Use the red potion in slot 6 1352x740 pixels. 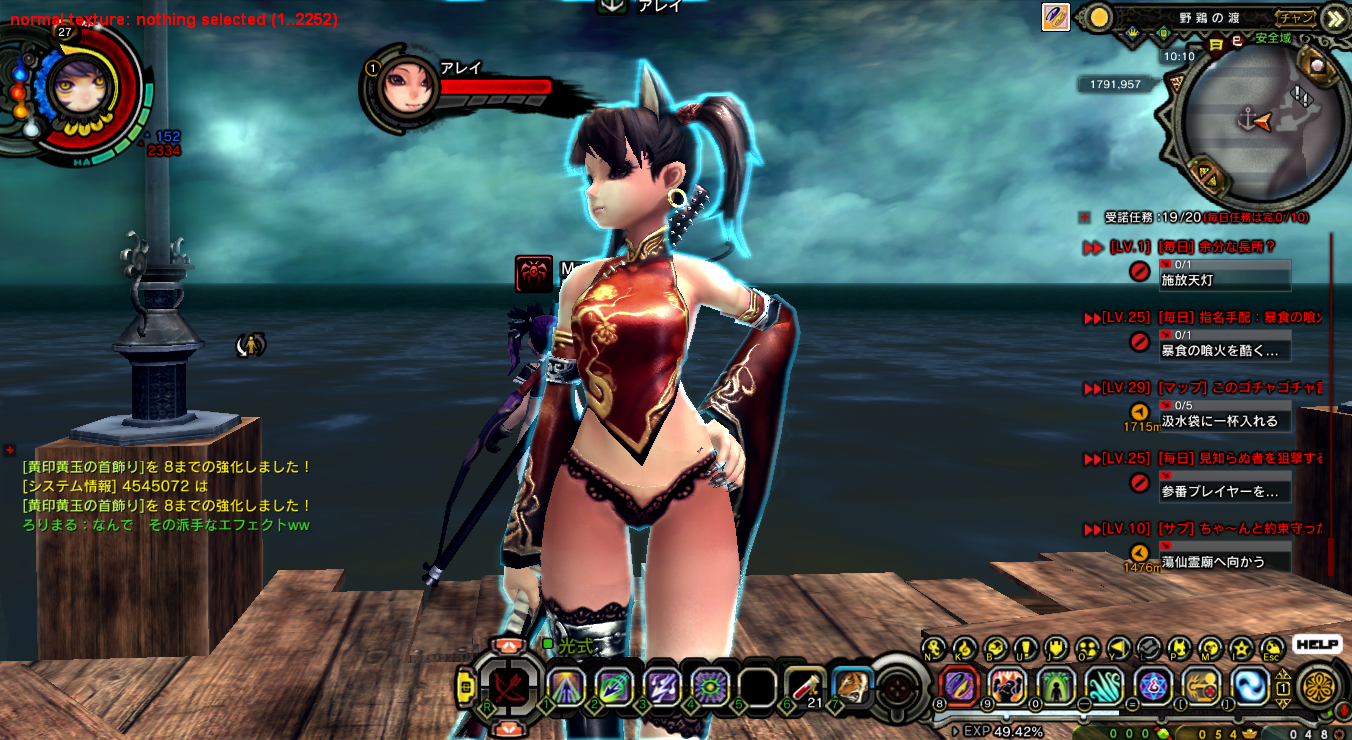tap(803, 685)
